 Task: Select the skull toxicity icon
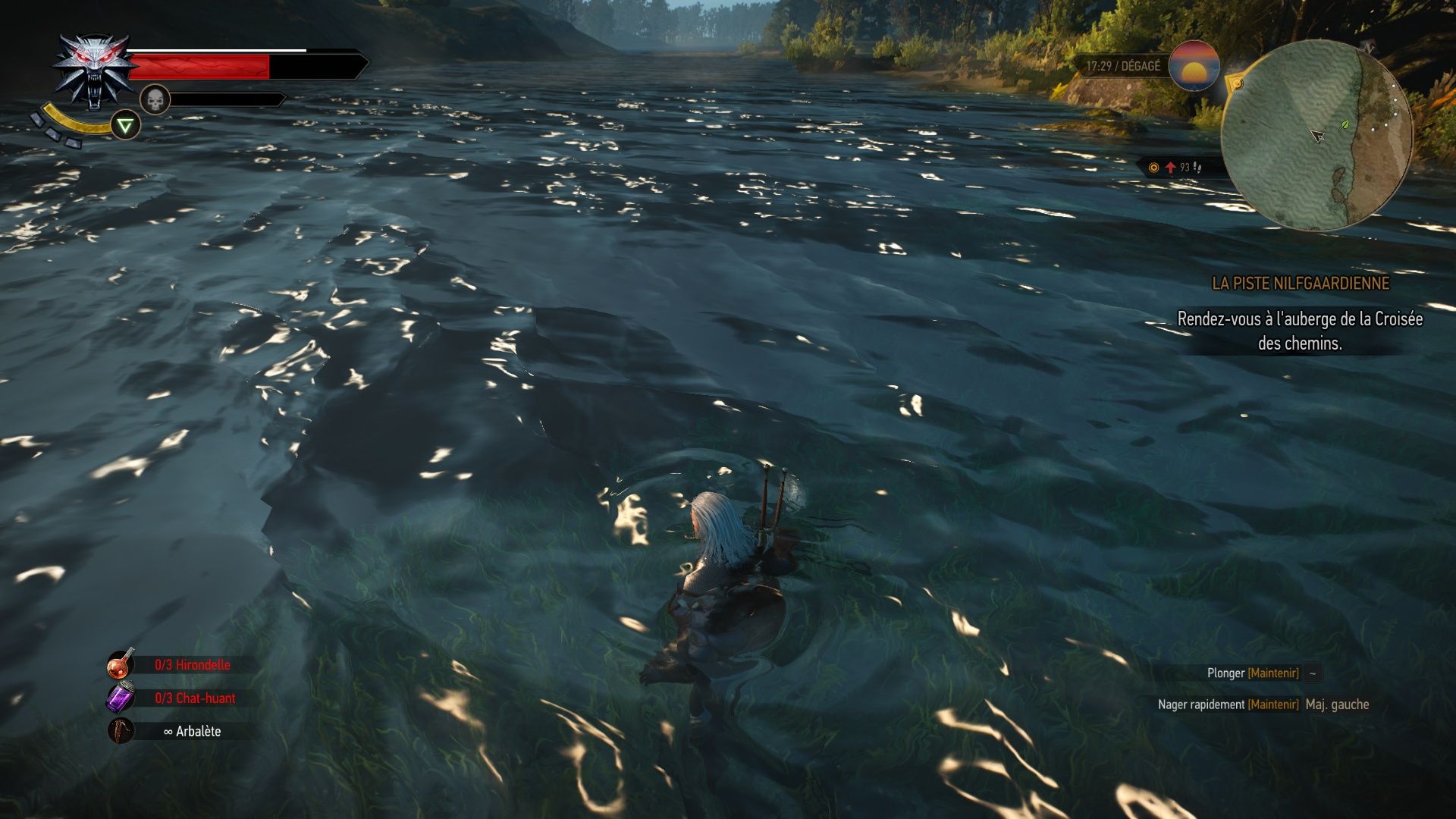pyautogui.click(x=155, y=101)
